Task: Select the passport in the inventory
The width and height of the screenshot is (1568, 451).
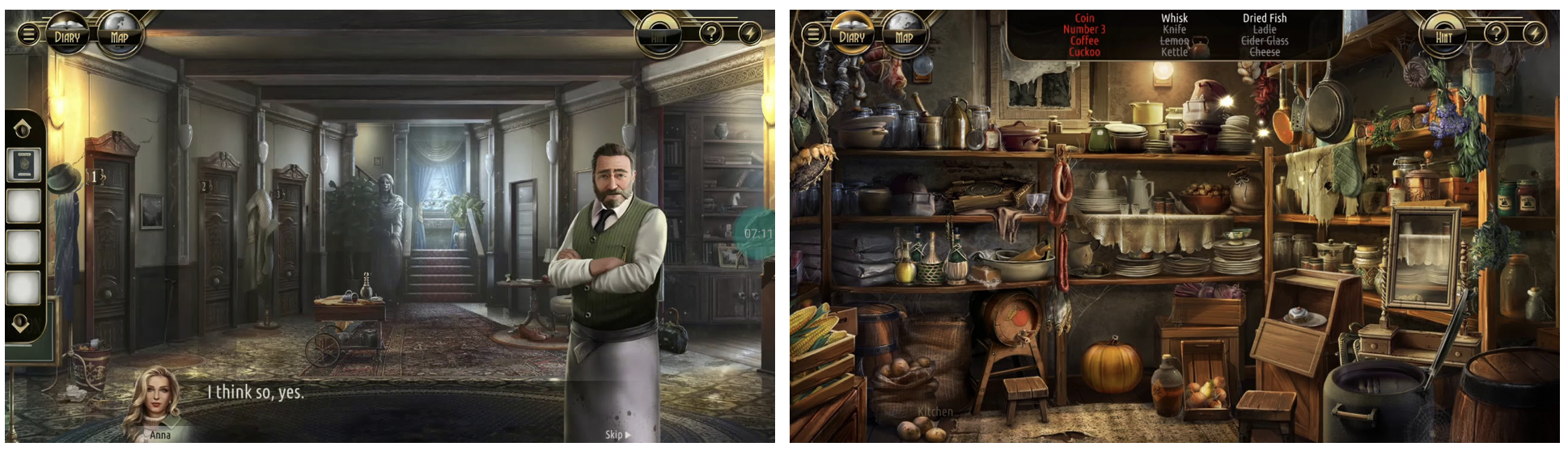Action: click(23, 164)
